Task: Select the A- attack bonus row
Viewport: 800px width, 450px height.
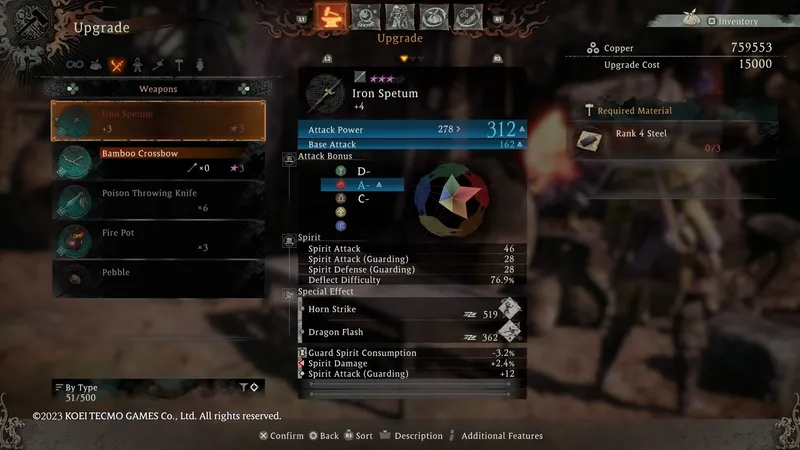Action: click(362, 185)
